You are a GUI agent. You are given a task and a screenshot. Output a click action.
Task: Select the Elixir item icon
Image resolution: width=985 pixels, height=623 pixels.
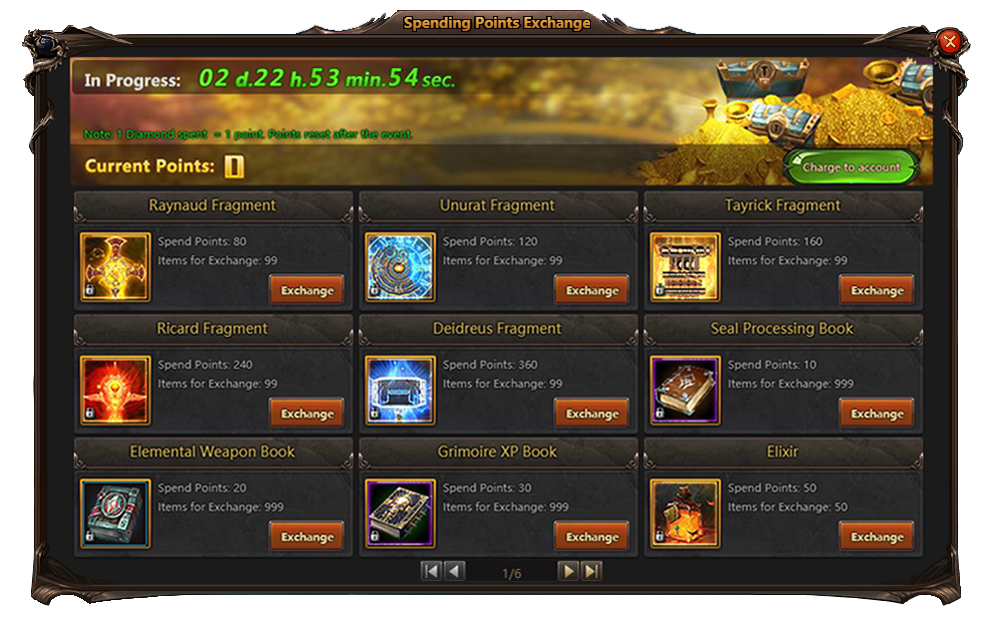tap(685, 514)
